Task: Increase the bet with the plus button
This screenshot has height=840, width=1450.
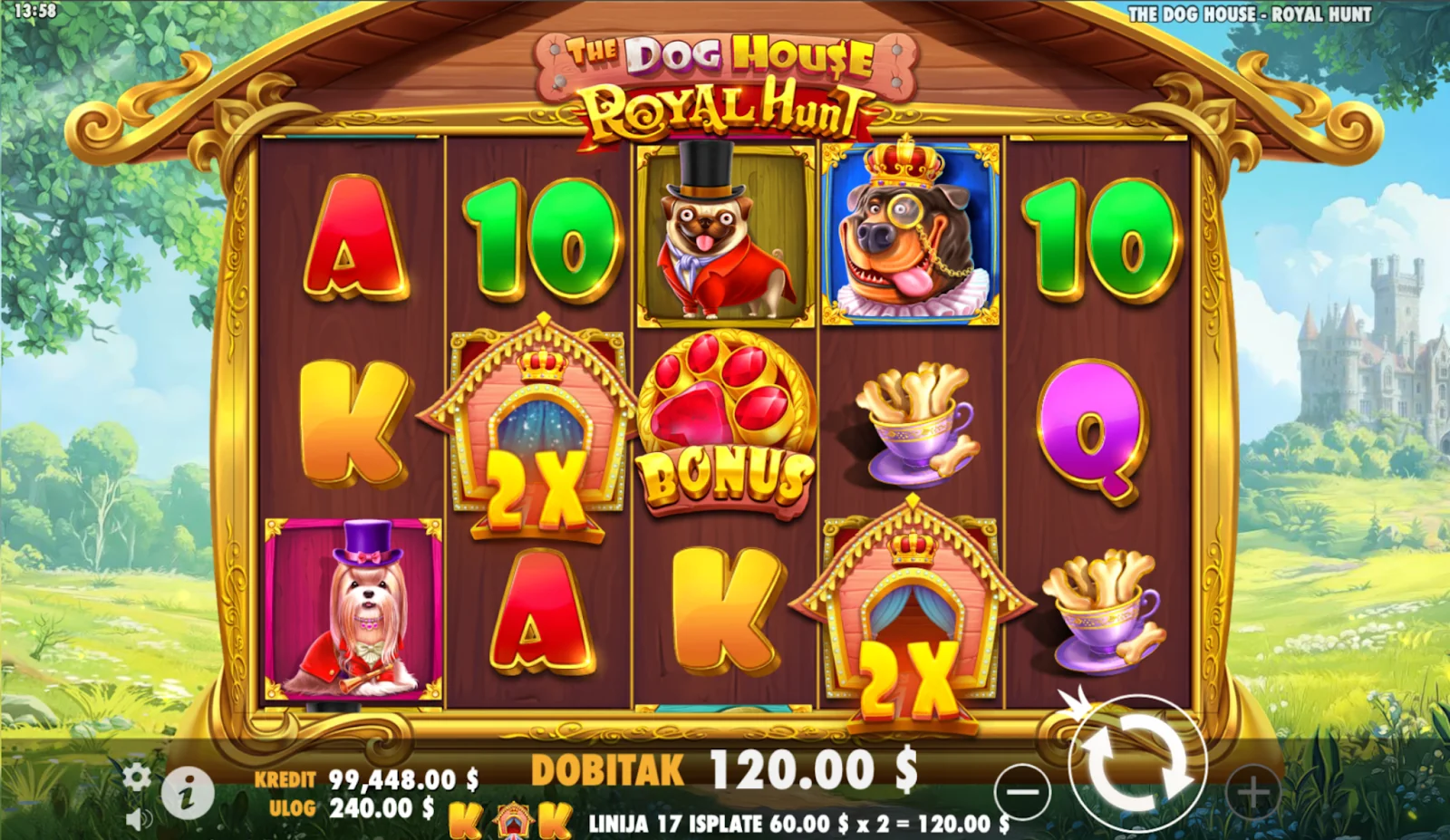Action: (1253, 793)
